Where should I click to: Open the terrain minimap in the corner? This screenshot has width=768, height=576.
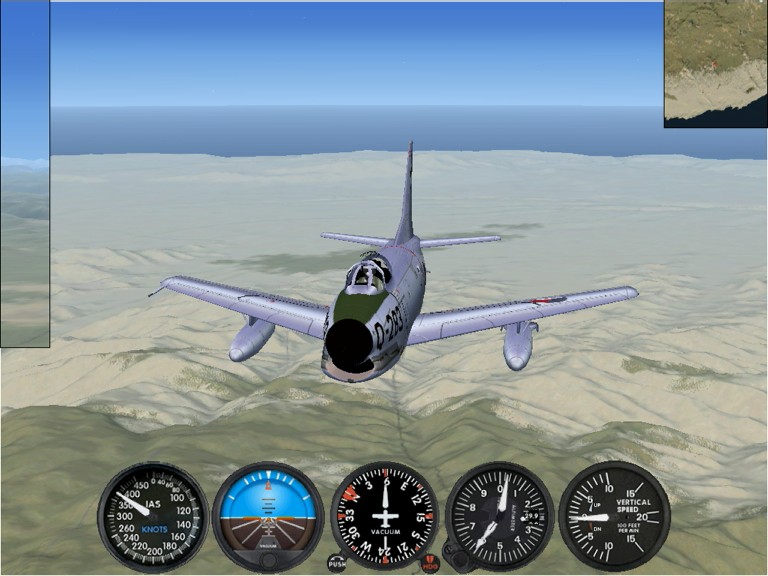point(715,63)
